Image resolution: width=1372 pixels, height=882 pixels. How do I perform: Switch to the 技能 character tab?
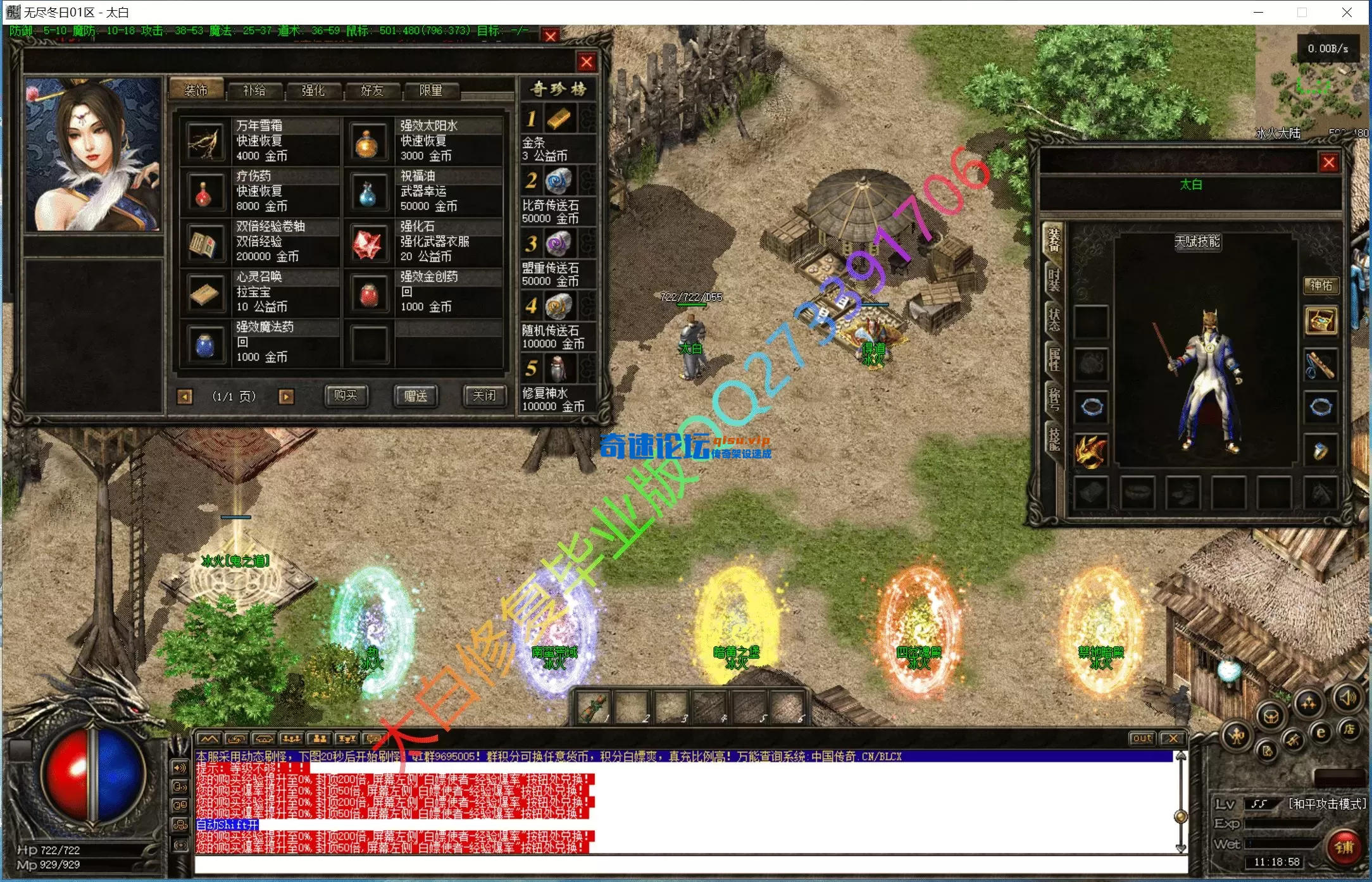tap(1054, 438)
